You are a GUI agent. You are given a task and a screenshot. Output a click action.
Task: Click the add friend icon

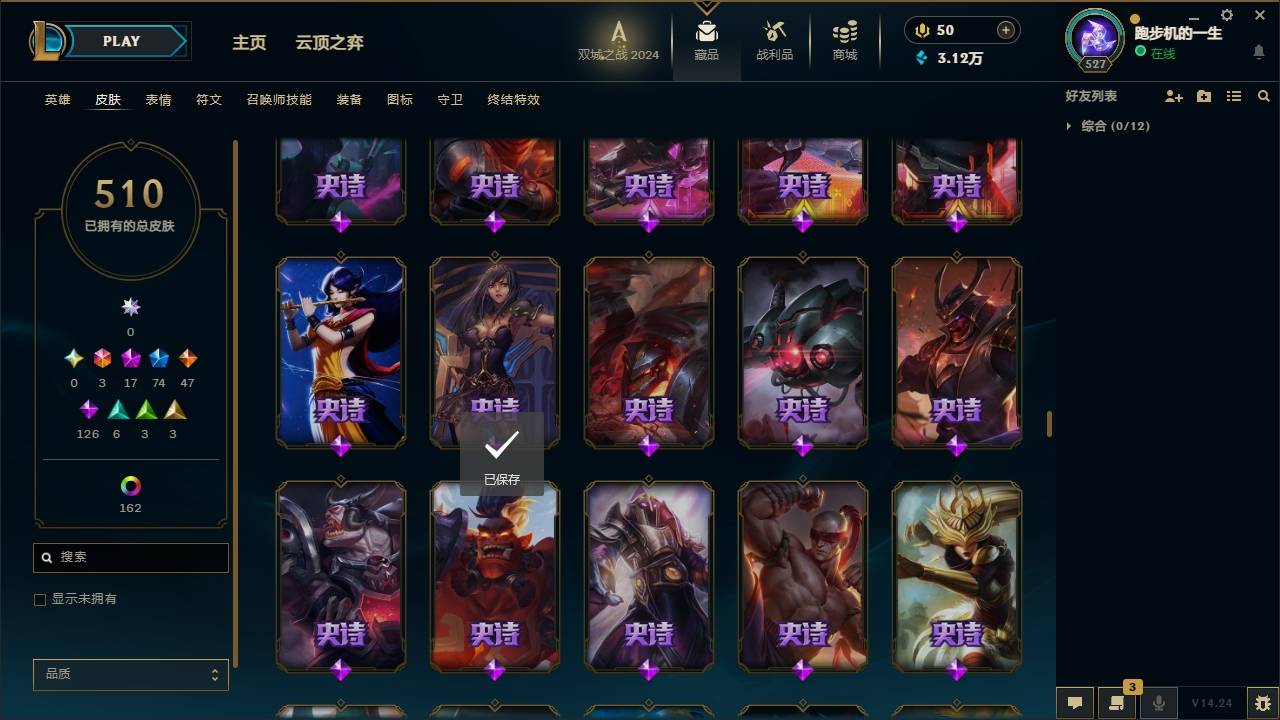(1174, 96)
